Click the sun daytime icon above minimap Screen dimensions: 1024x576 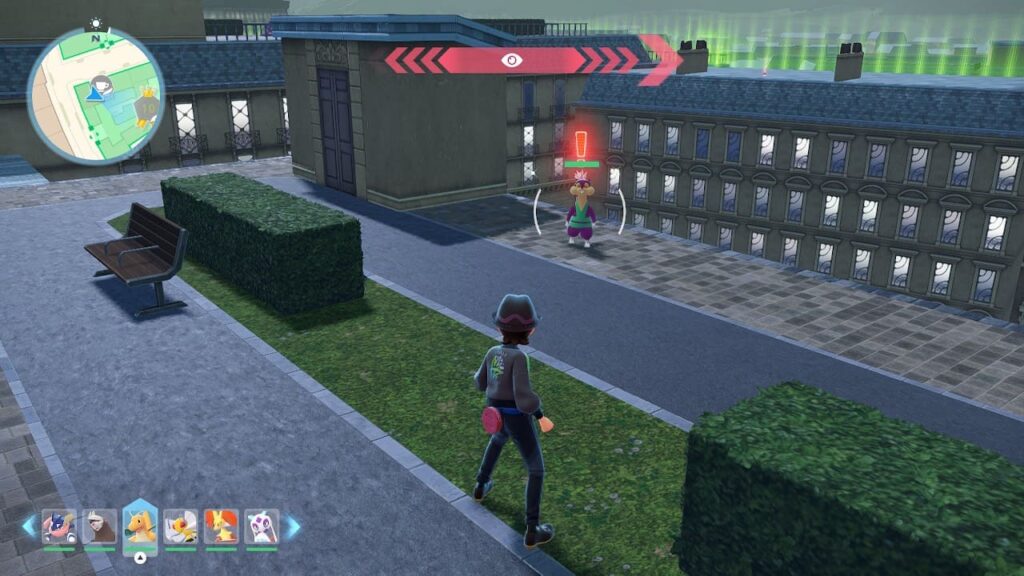pos(96,22)
